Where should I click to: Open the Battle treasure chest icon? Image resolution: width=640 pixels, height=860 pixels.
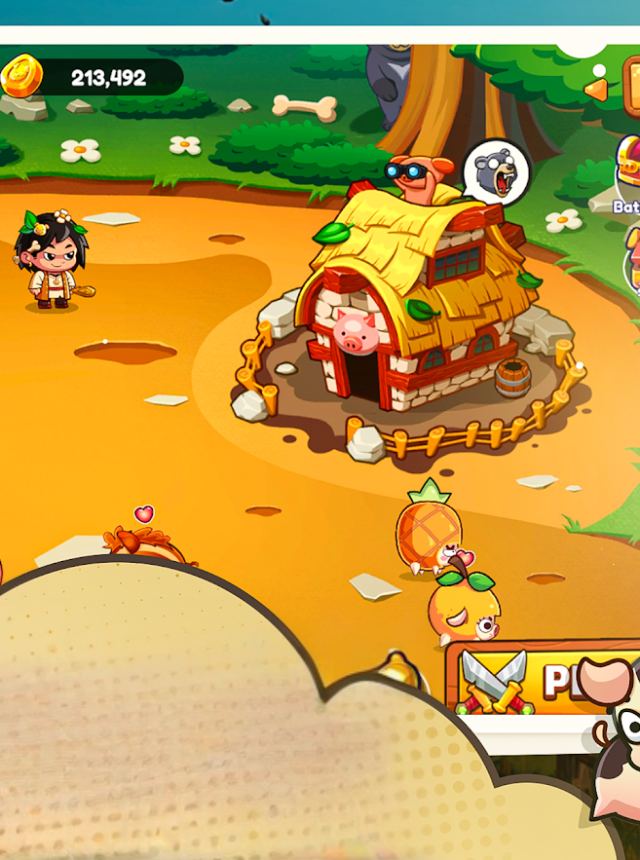(x=628, y=164)
